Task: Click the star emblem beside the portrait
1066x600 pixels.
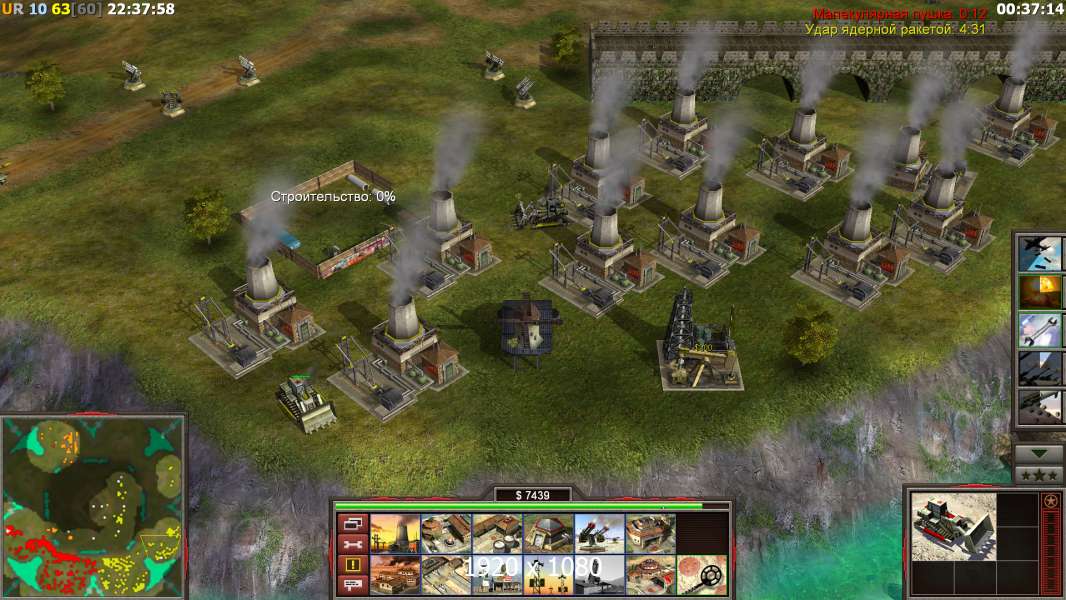Action: click(1050, 502)
